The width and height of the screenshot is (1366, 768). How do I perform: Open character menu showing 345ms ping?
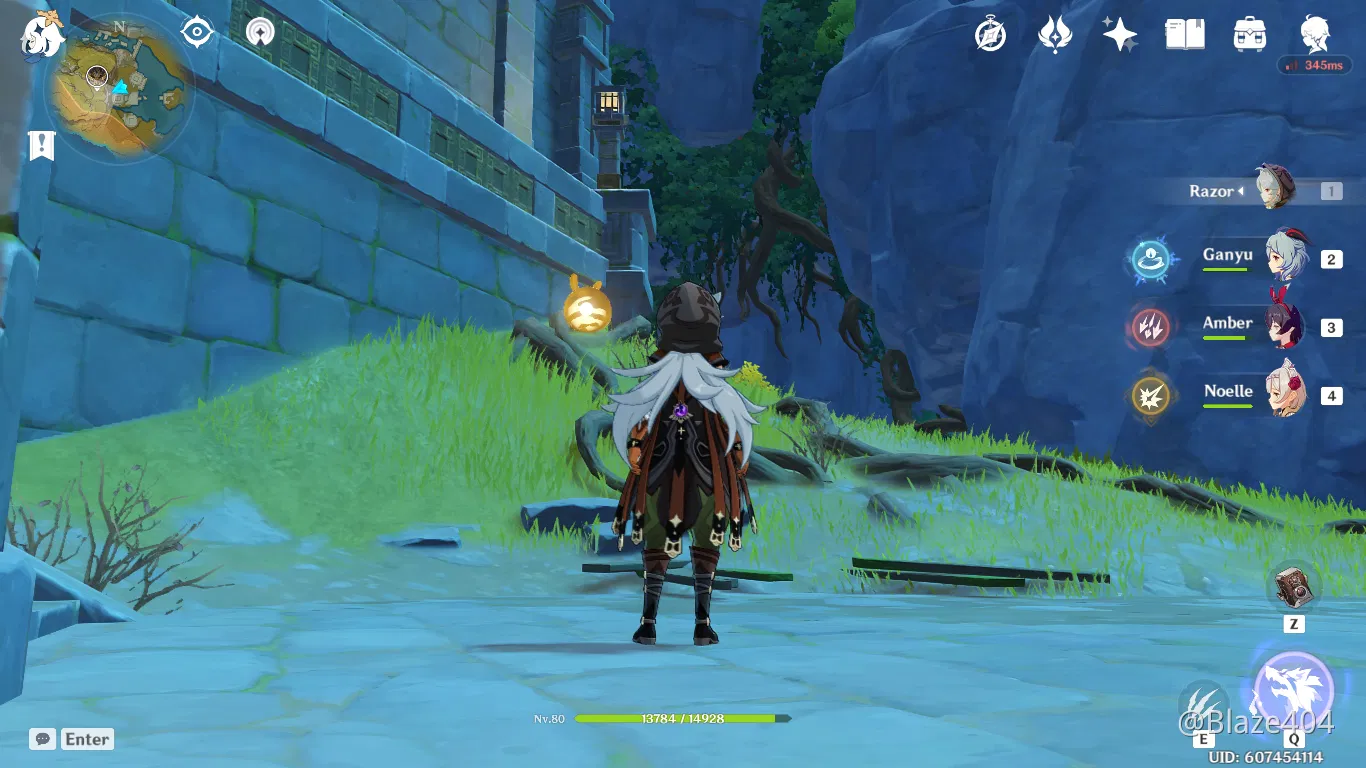[x=1314, y=33]
